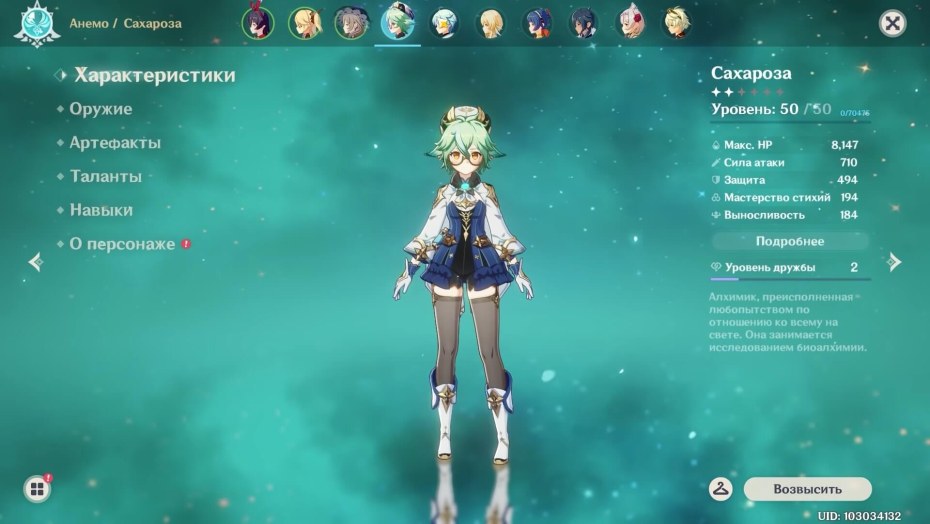Switch to next character with right arrow
This screenshot has height=524, width=930.
(x=895, y=262)
